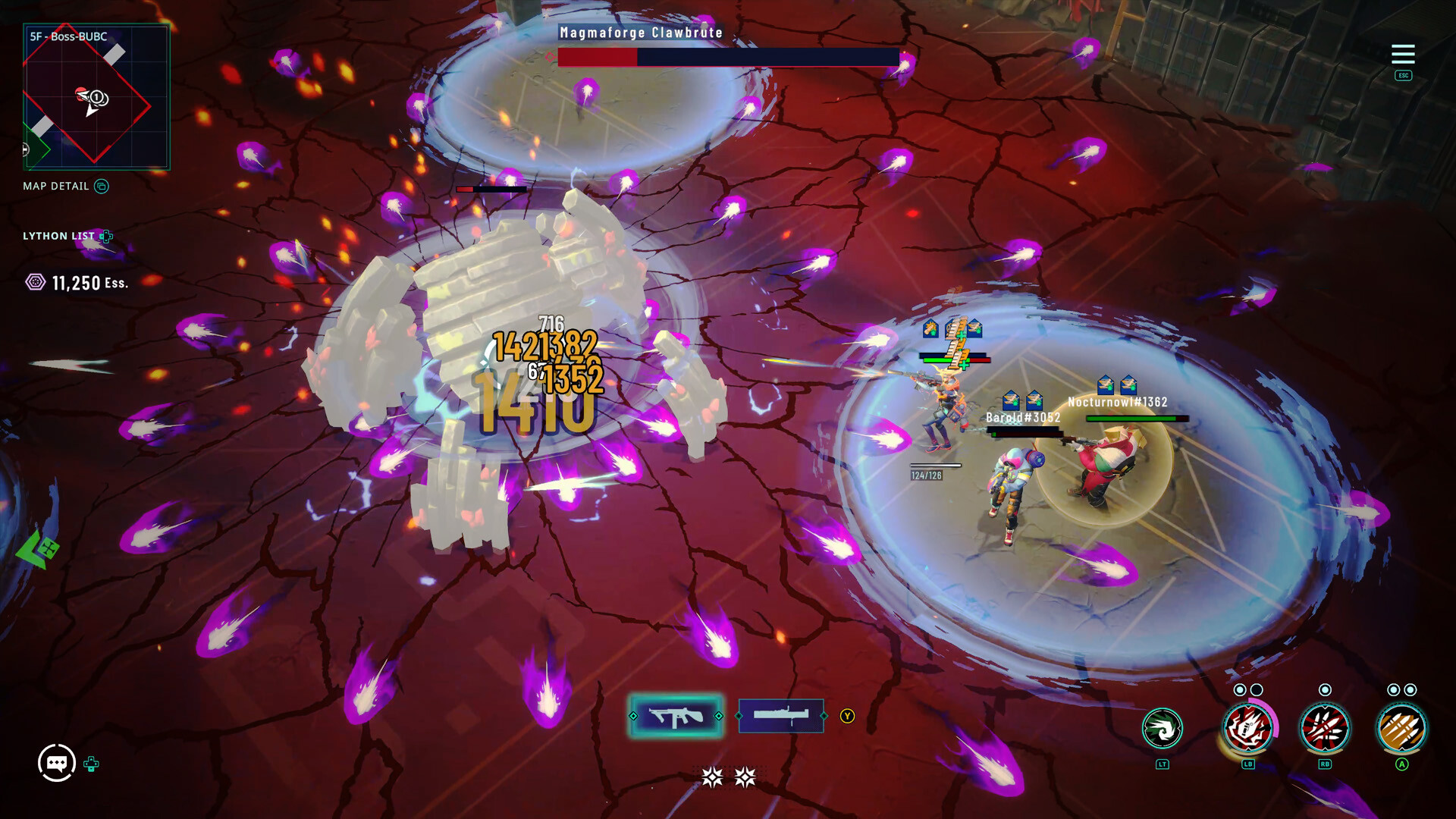Activate the green swirl dash ability

(1162, 729)
